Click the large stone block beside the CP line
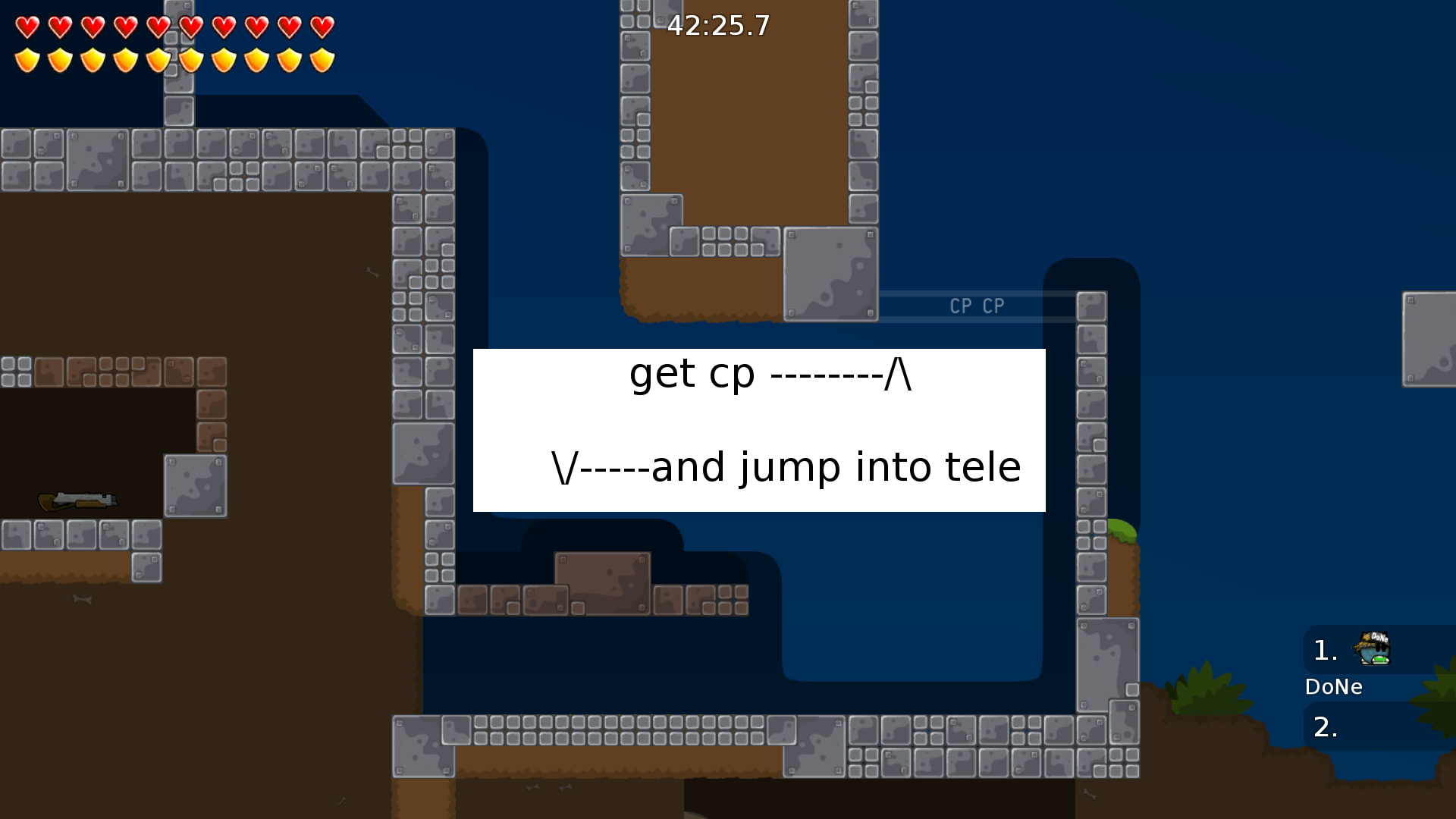 point(831,275)
